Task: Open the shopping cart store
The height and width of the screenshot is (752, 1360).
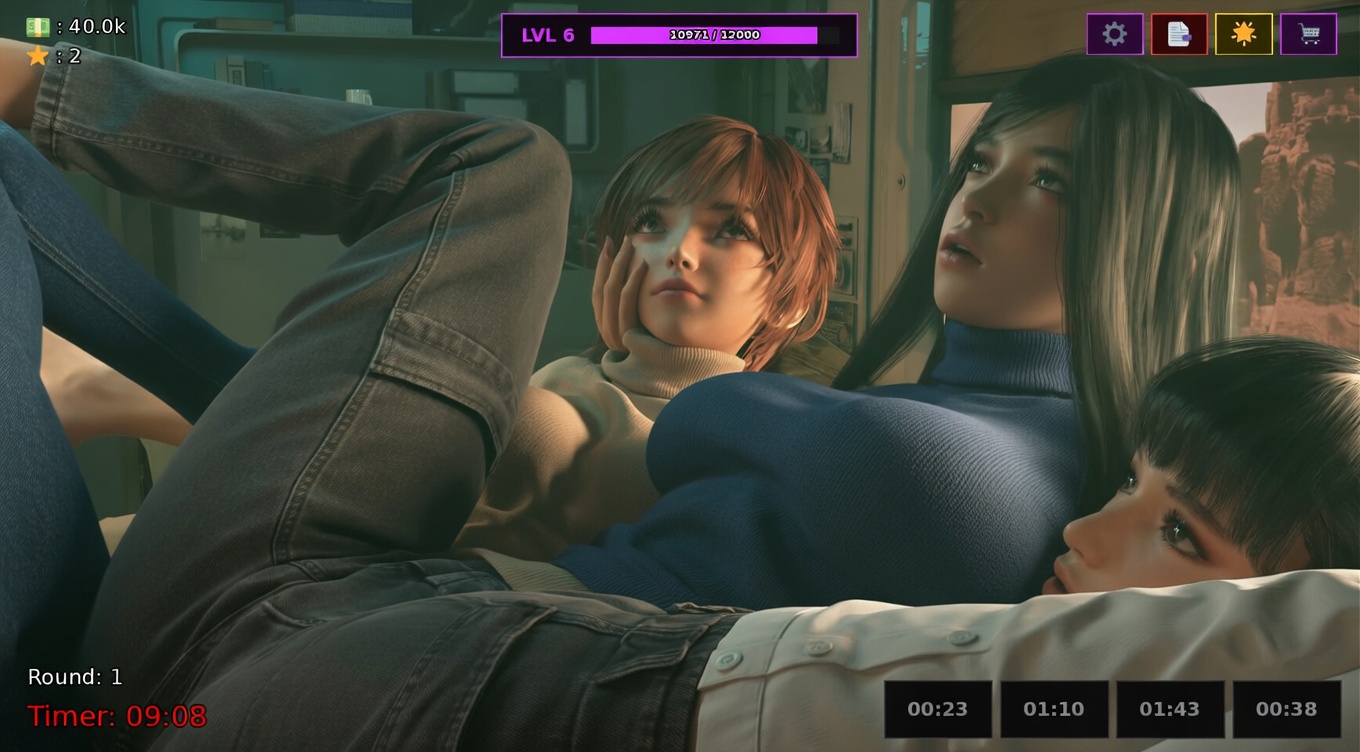Action: [1308, 34]
